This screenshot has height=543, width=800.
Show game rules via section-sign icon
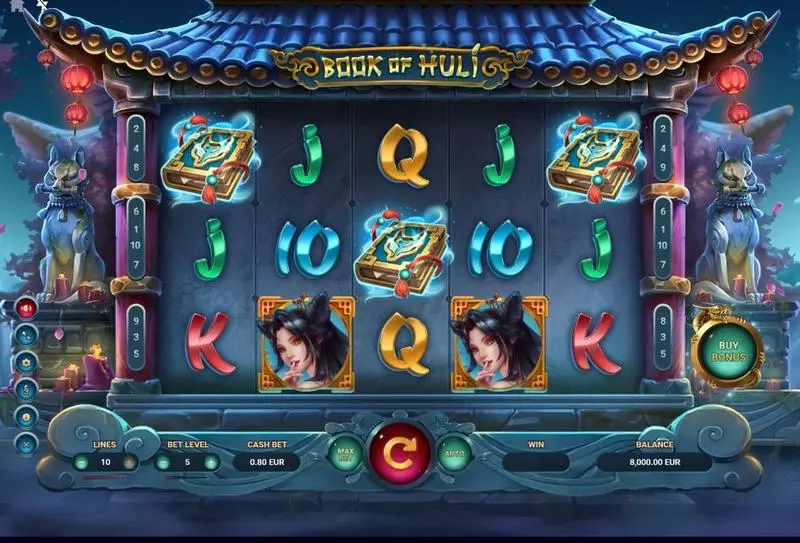click(x=27, y=389)
